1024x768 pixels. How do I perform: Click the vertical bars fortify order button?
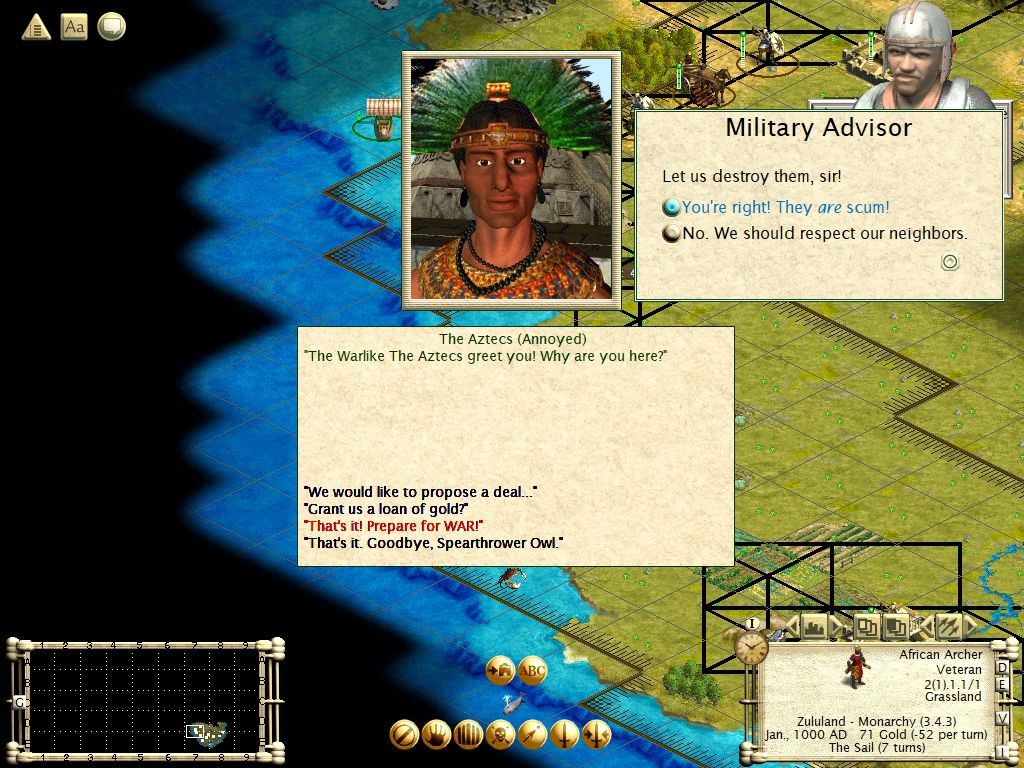coord(468,735)
